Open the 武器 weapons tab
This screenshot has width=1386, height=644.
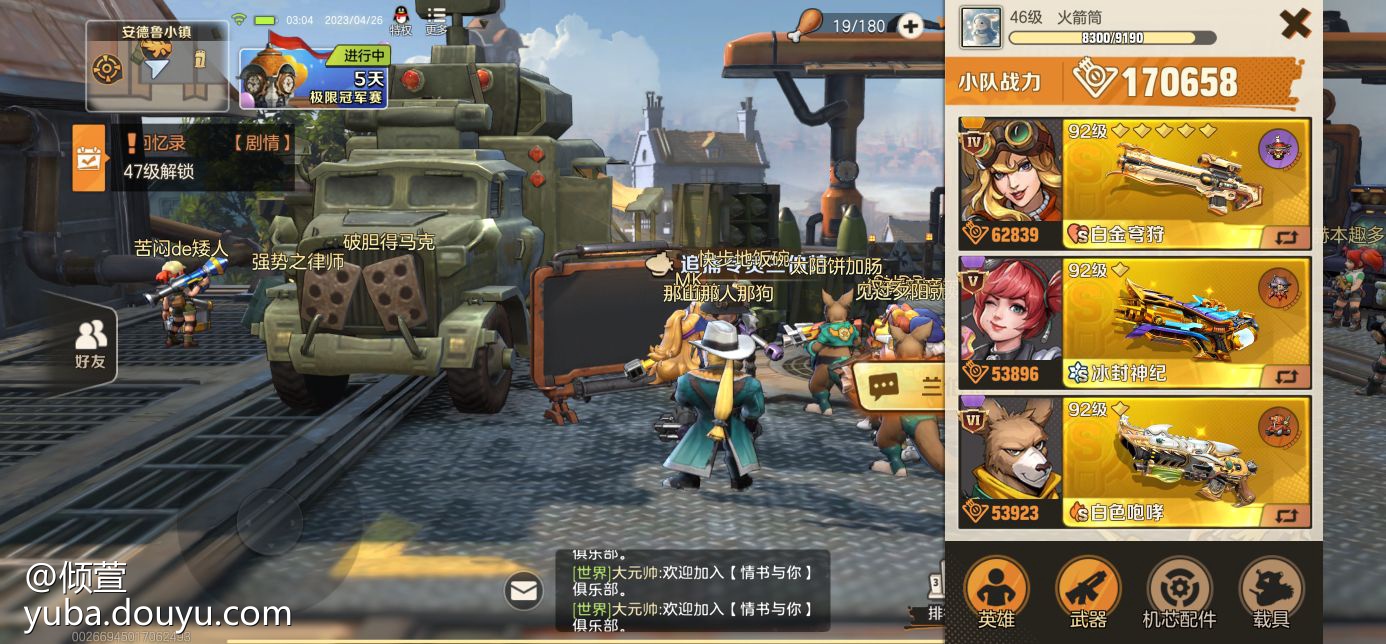1088,594
